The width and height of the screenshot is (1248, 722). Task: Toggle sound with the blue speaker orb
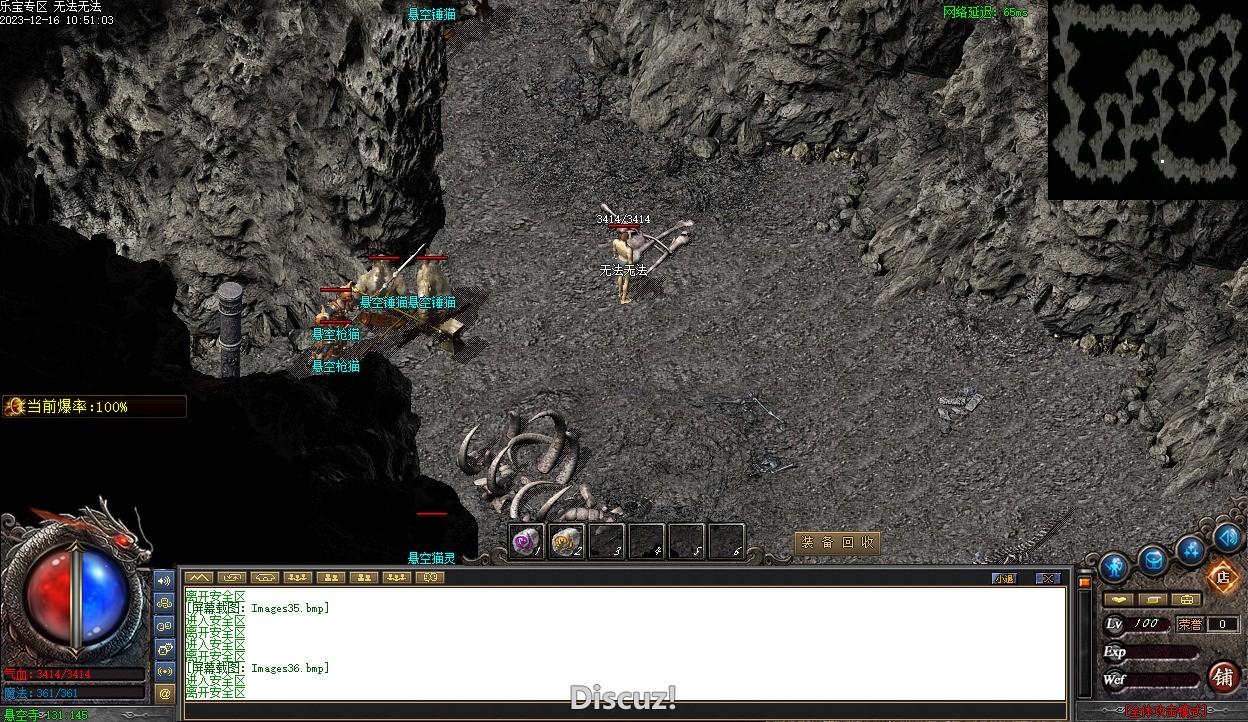pos(1228,538)
